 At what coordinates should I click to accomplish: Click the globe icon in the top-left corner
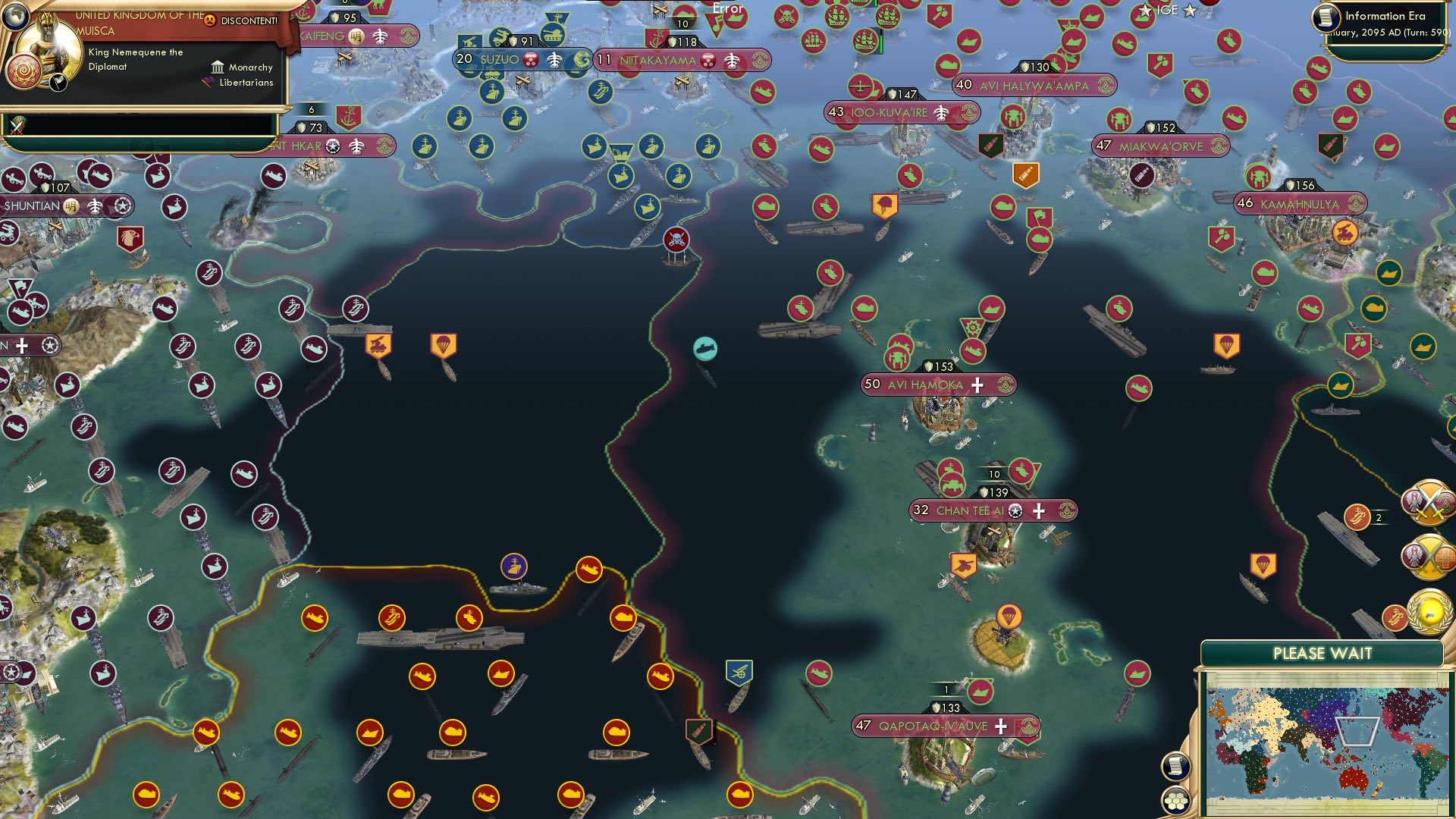click(14, 18)
